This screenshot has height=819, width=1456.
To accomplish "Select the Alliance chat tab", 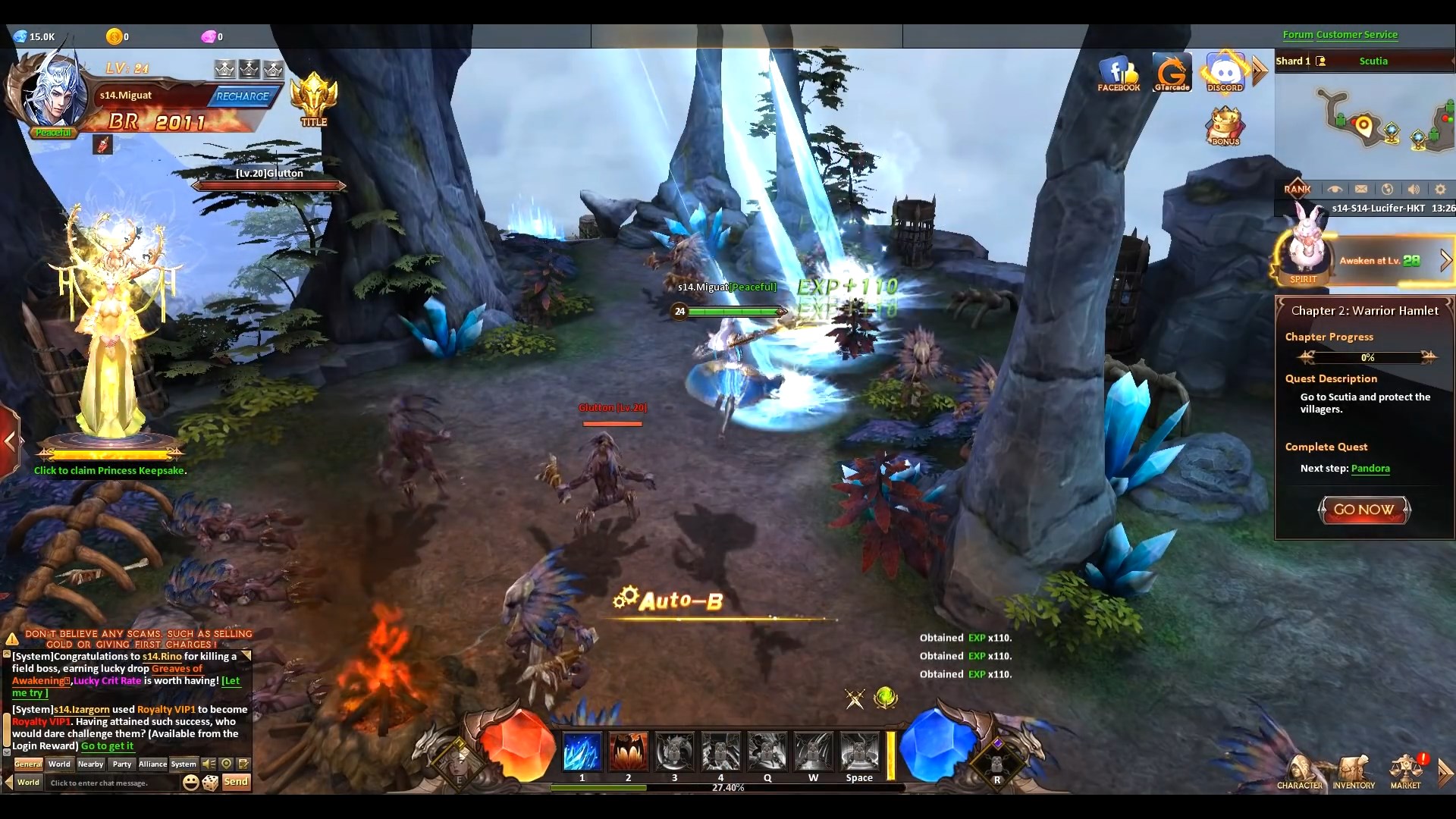I will [x=152, y=764].
